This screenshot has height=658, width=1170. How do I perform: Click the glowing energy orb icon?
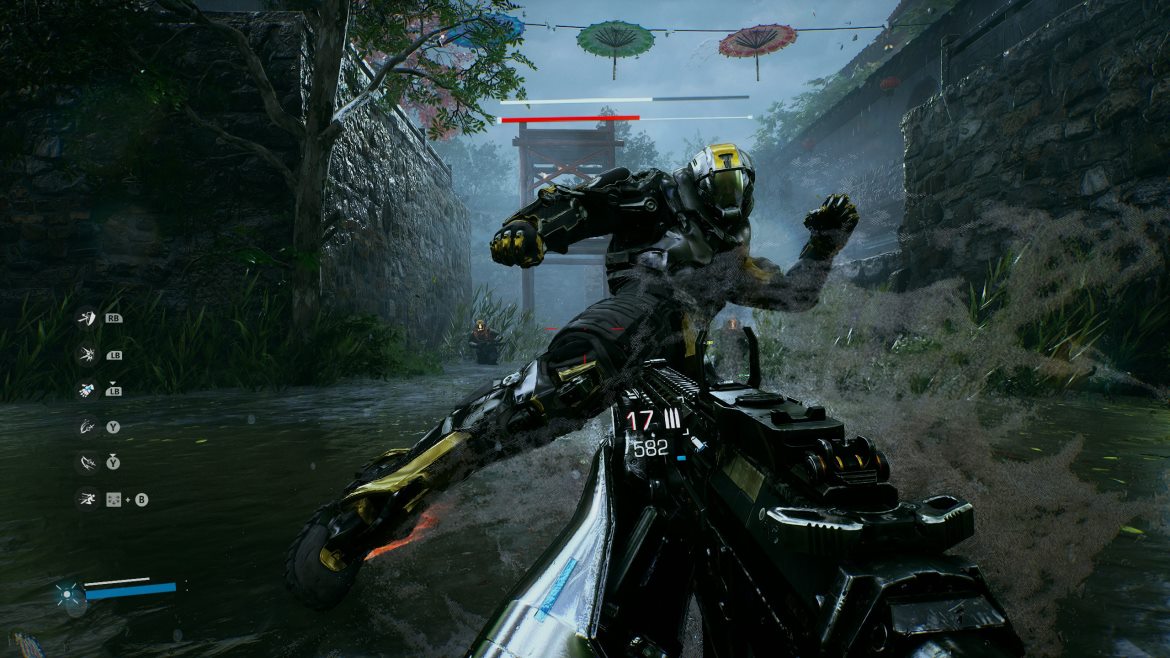68,593
